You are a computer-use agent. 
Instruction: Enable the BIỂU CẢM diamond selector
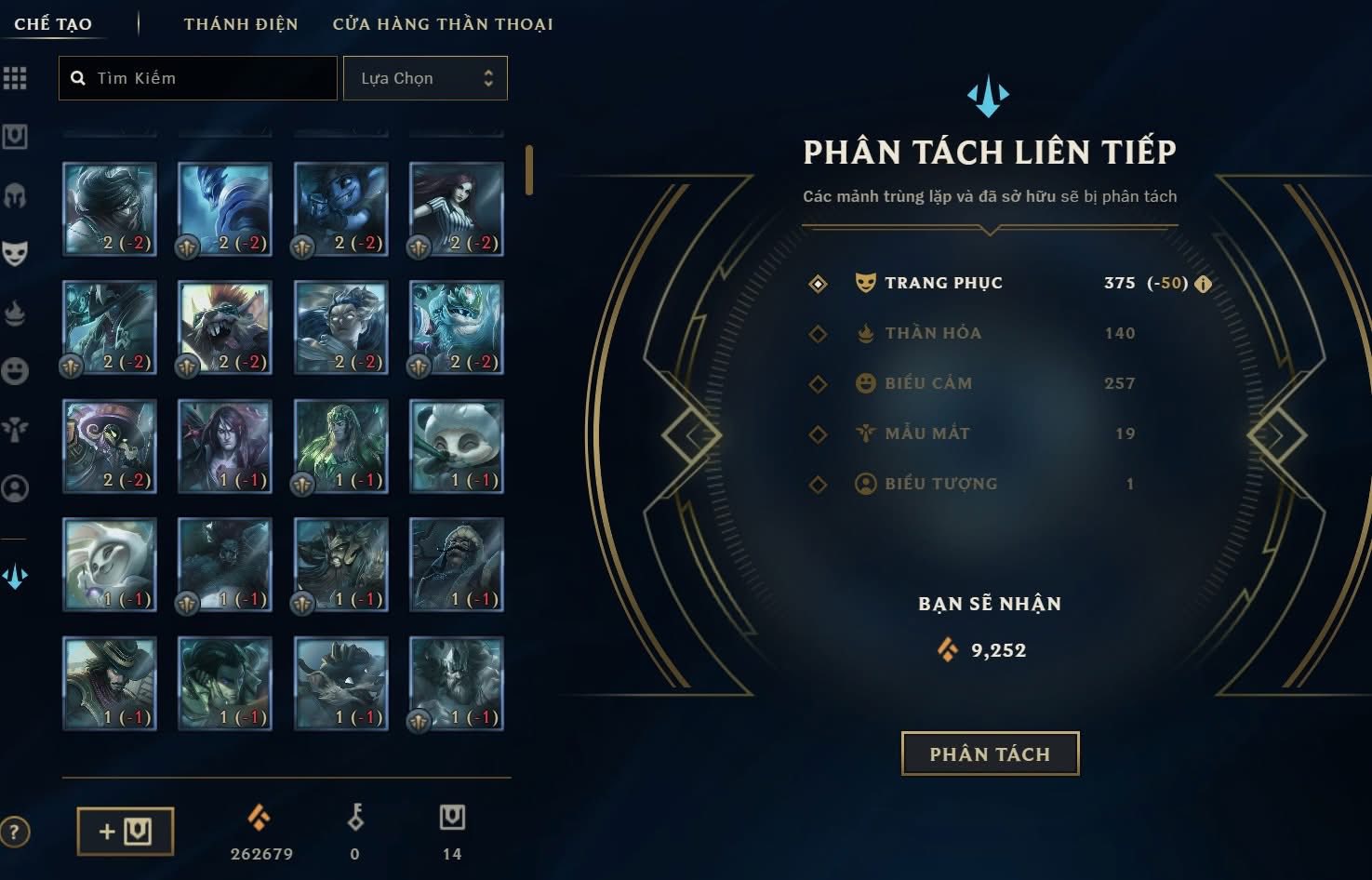pyautogui.click(x=818, y=383)
